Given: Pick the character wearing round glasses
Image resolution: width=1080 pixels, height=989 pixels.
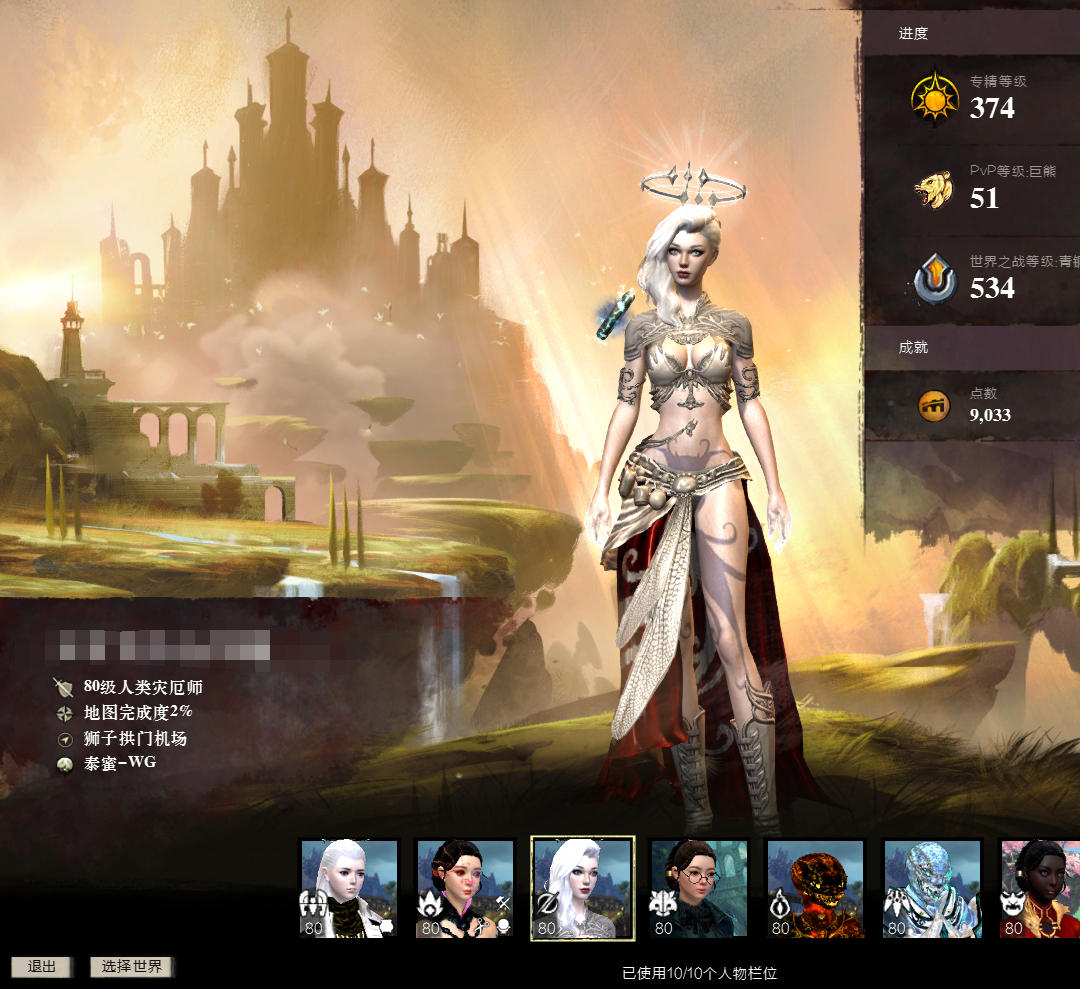Looking at the screenshot, I should (x=698, y=888).
